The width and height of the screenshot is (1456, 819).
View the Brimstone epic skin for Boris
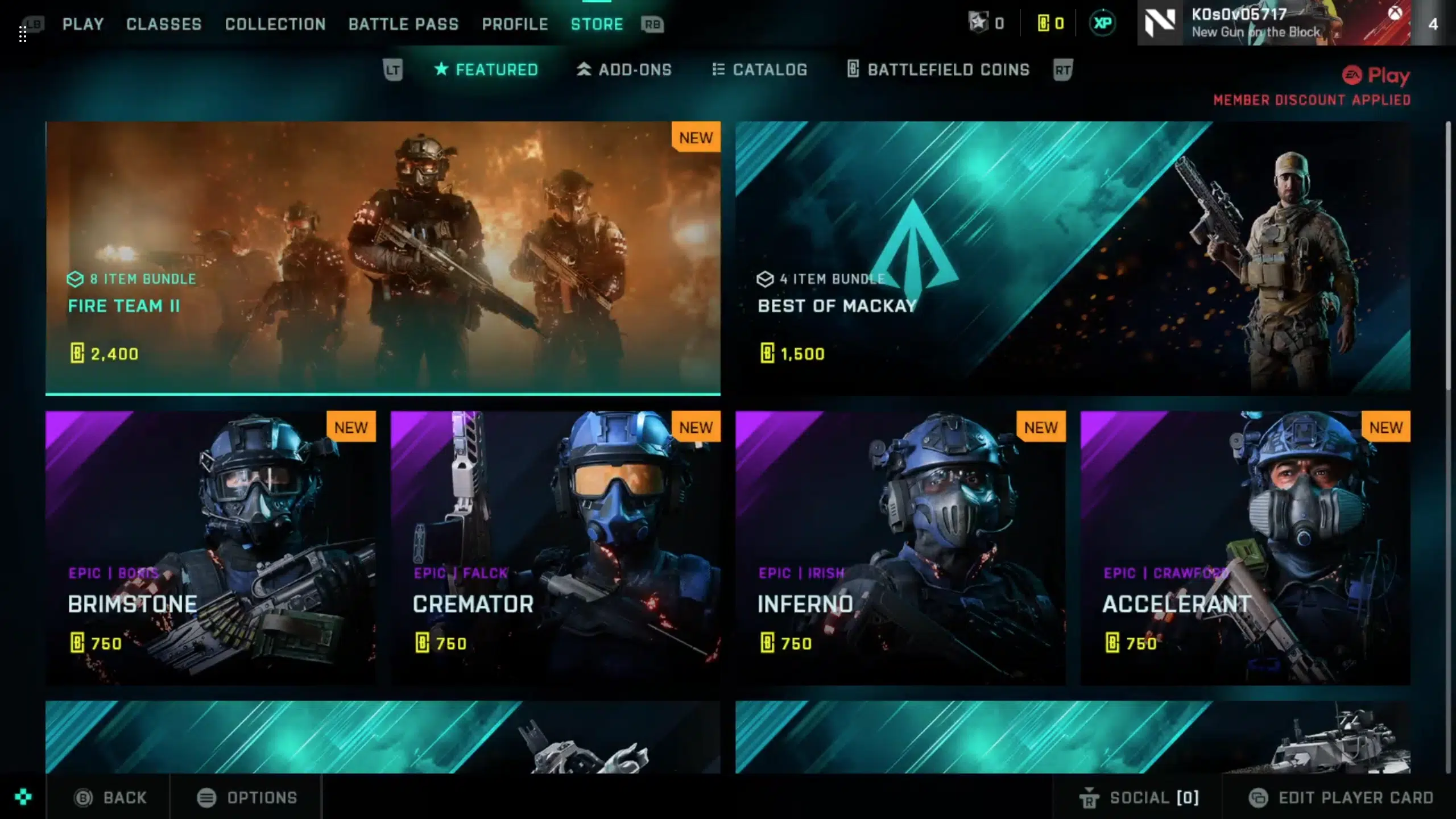tap(210, 547)
